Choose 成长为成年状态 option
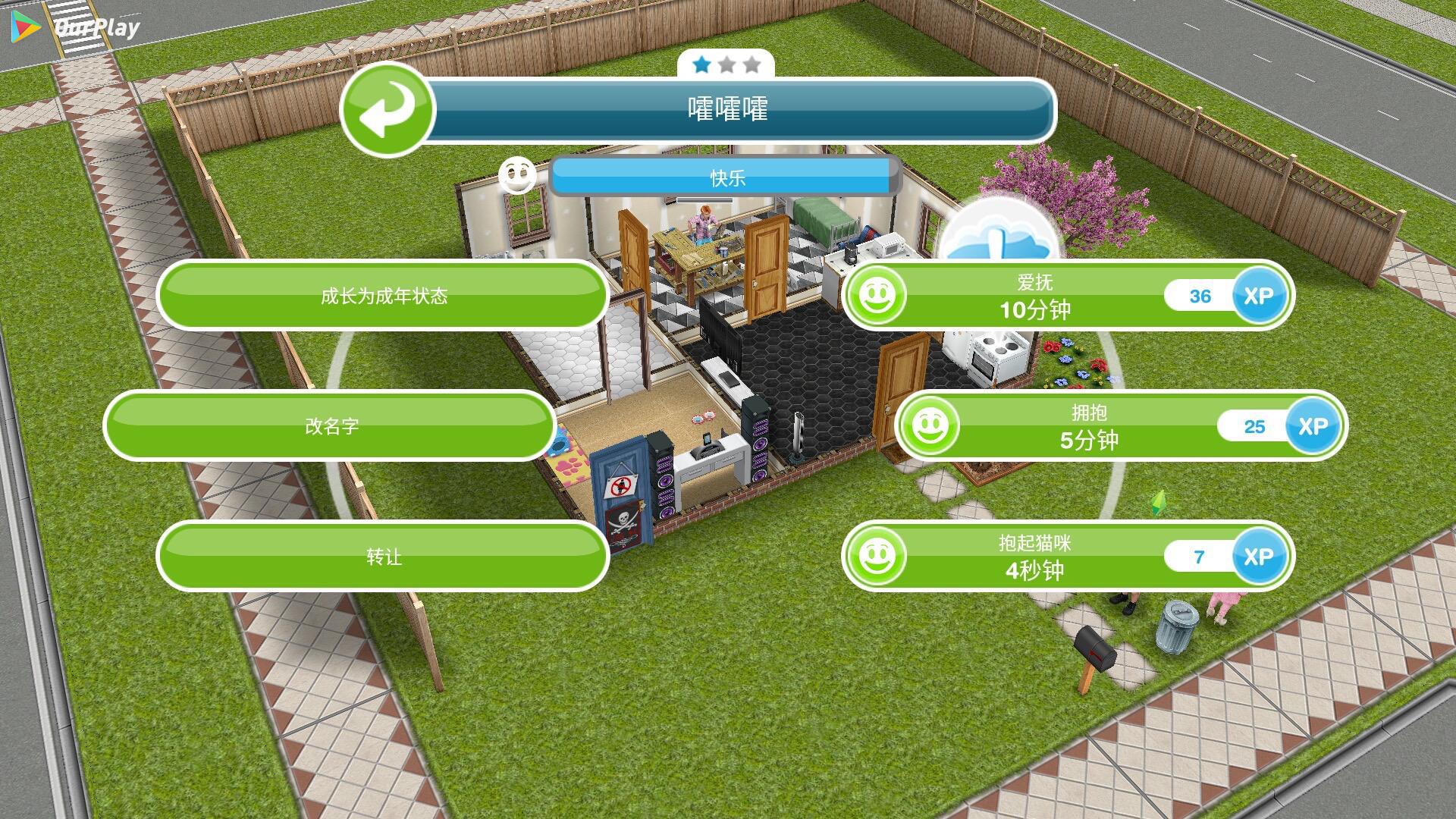The height and width of the screenshot is (819, 1456). point(383,296)
